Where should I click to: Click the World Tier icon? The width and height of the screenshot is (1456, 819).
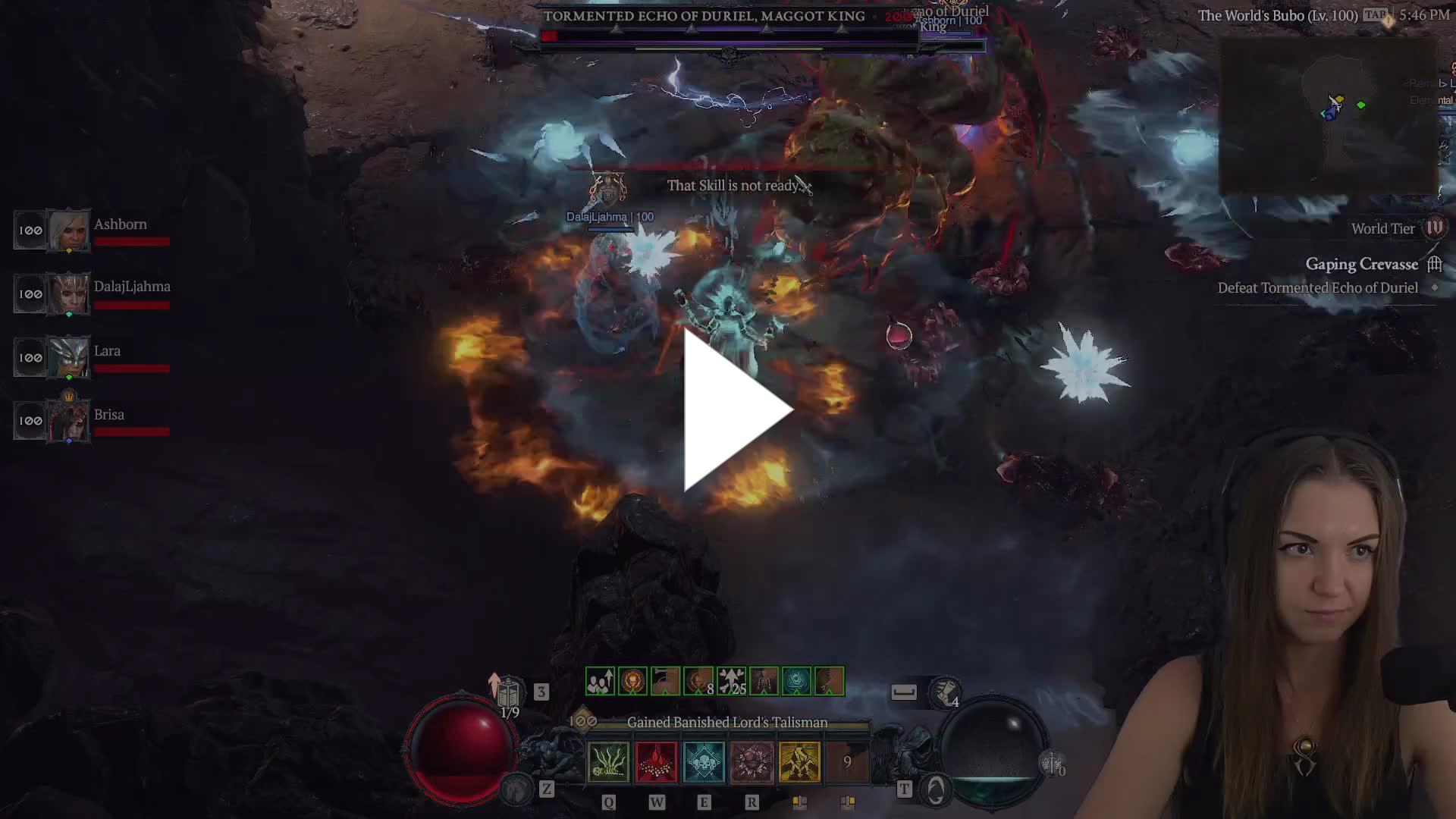click(1435, 228)
